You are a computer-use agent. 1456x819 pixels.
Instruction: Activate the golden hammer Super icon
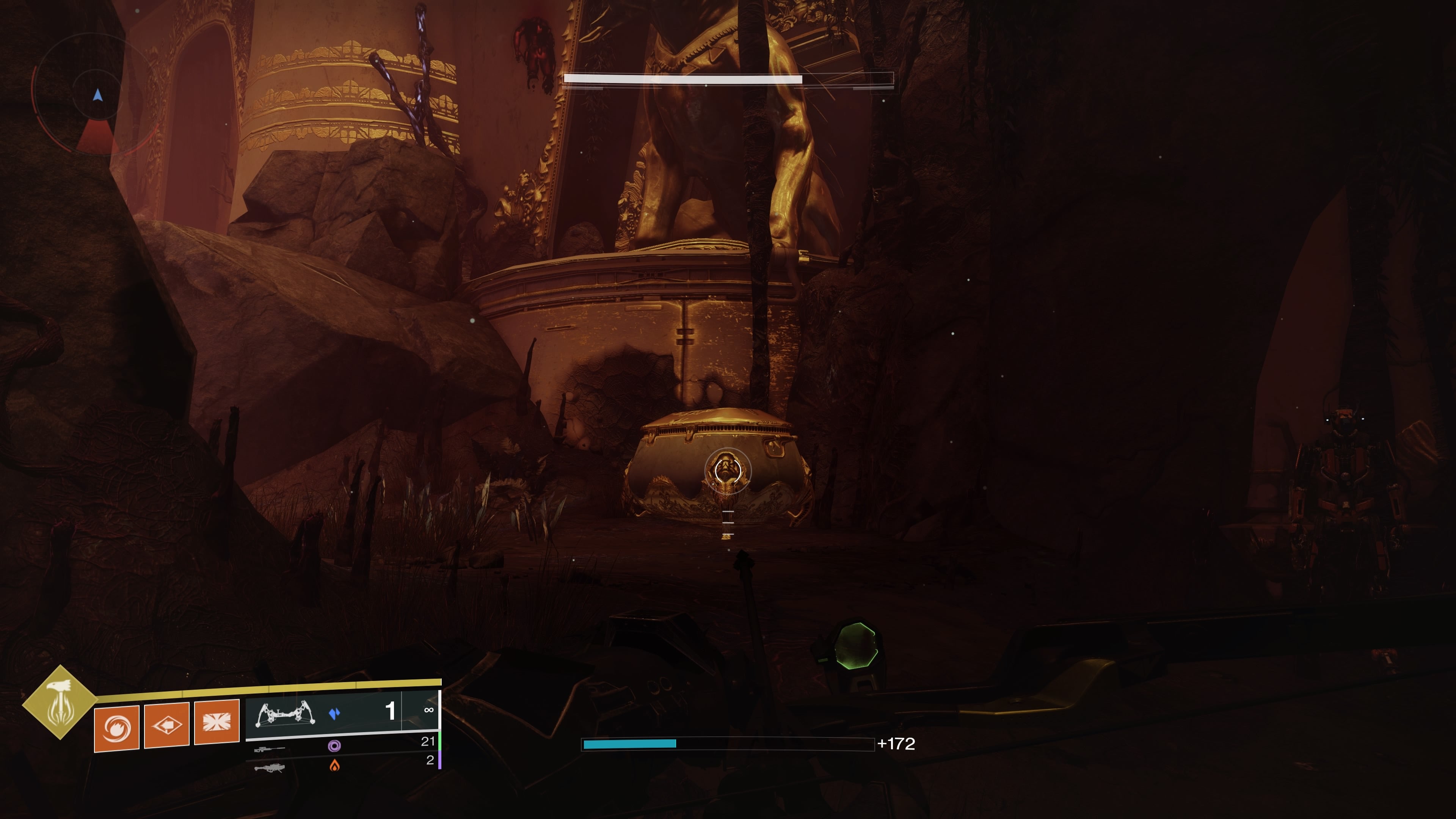coord(60,702)
